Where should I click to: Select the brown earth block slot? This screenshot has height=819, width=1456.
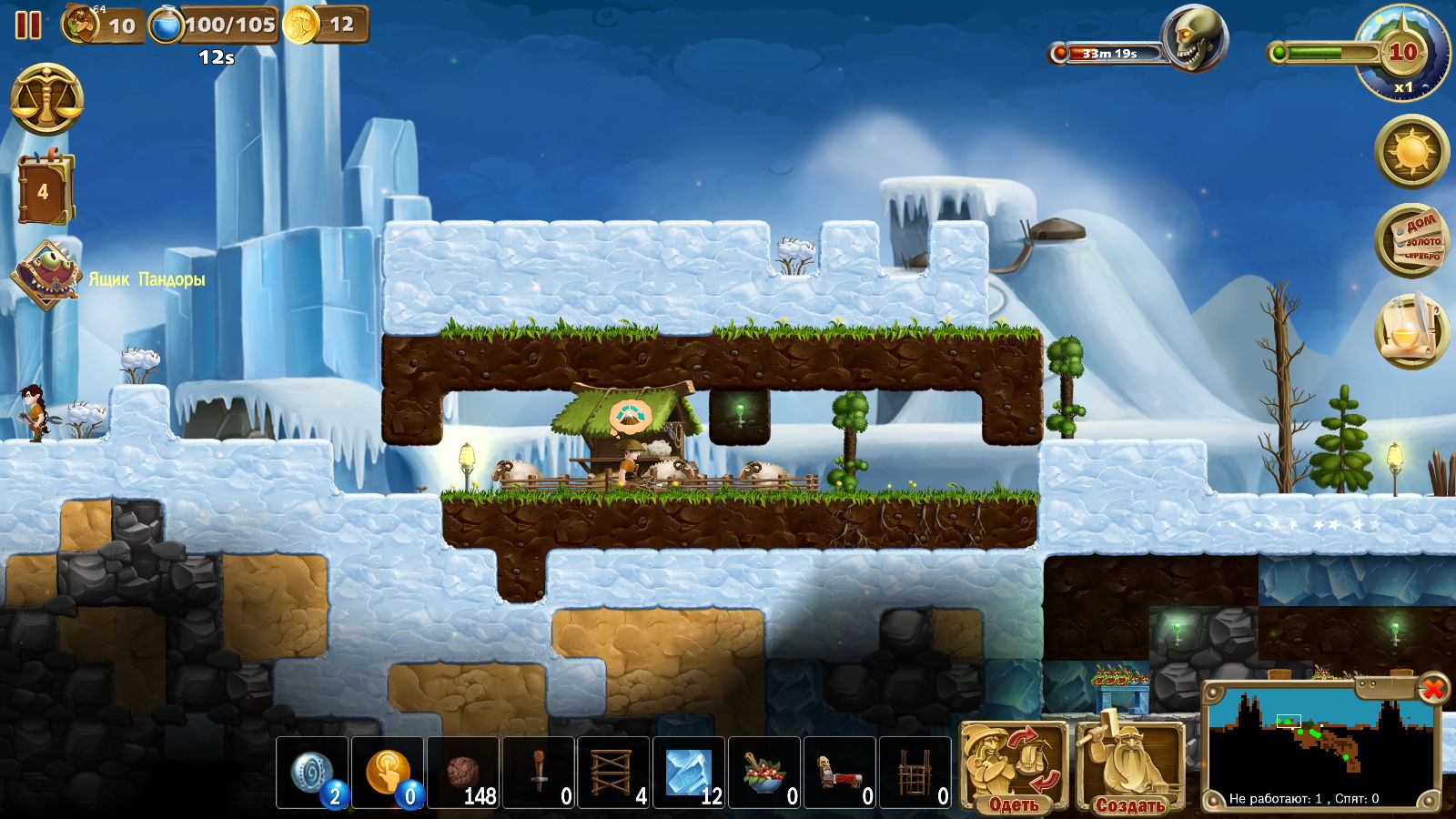(x=463, y=773)
